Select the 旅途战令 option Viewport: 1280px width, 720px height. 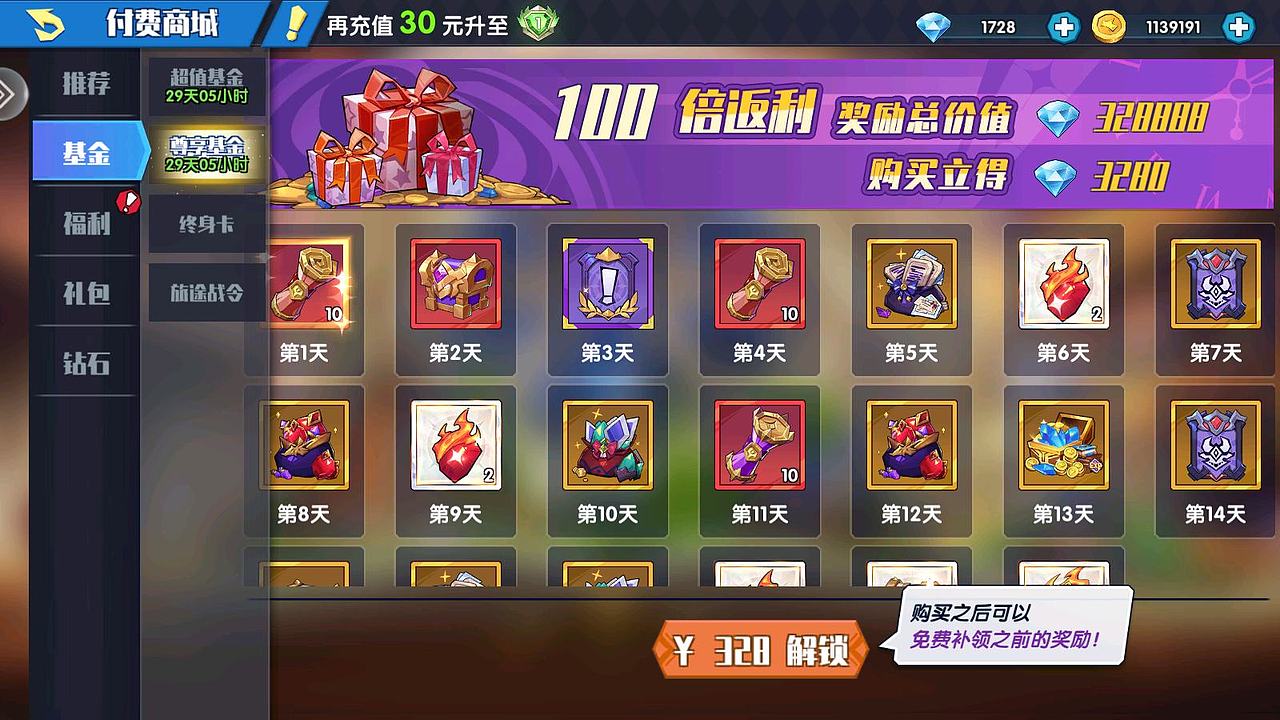(x=205, y=294)
